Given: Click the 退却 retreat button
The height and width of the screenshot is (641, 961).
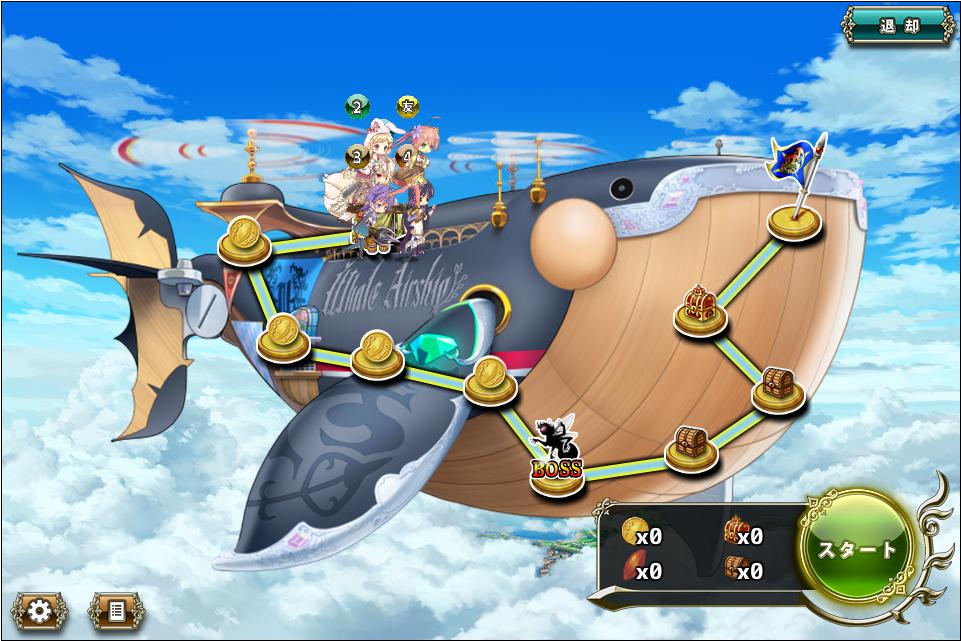Looking at the screenshot, I should point(898,26).
